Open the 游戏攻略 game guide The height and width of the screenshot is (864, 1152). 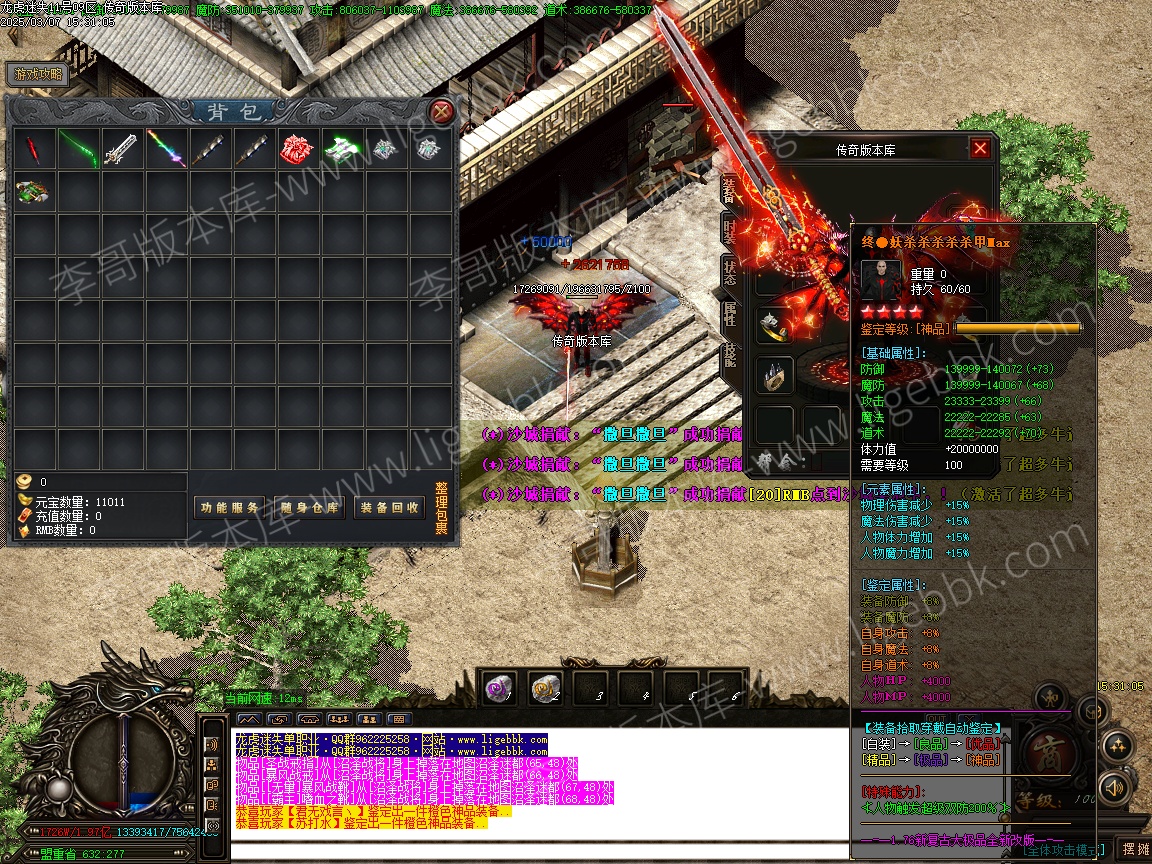click(38, 74)
